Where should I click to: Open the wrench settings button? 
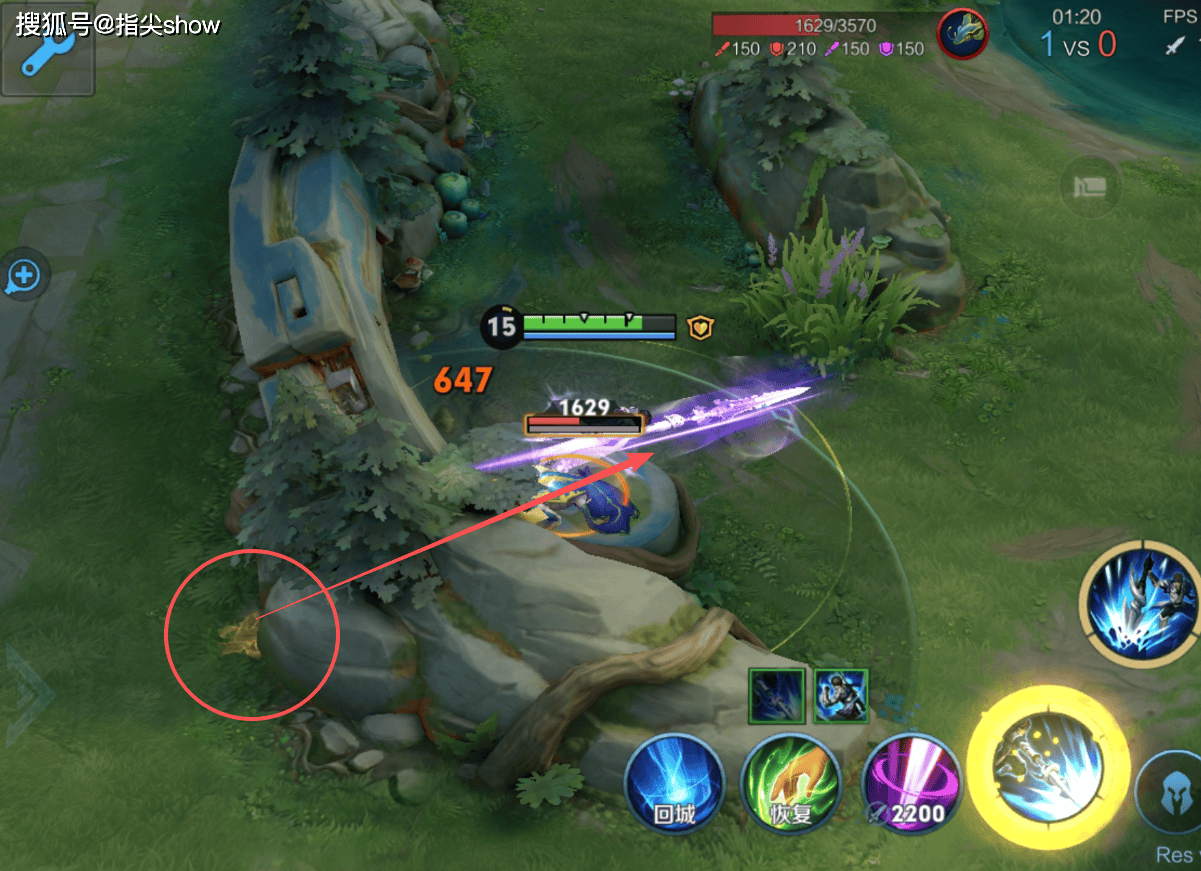46,56
